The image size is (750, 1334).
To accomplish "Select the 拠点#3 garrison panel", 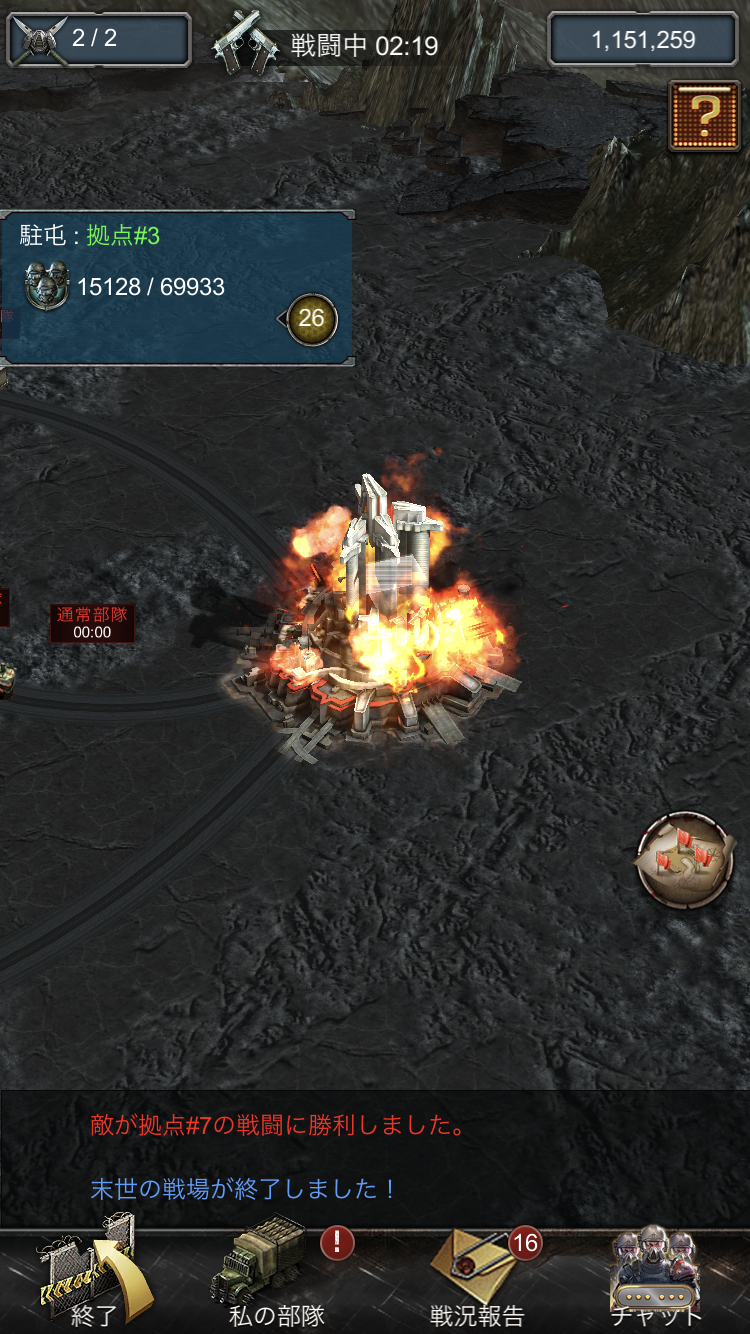I will 150,287.
